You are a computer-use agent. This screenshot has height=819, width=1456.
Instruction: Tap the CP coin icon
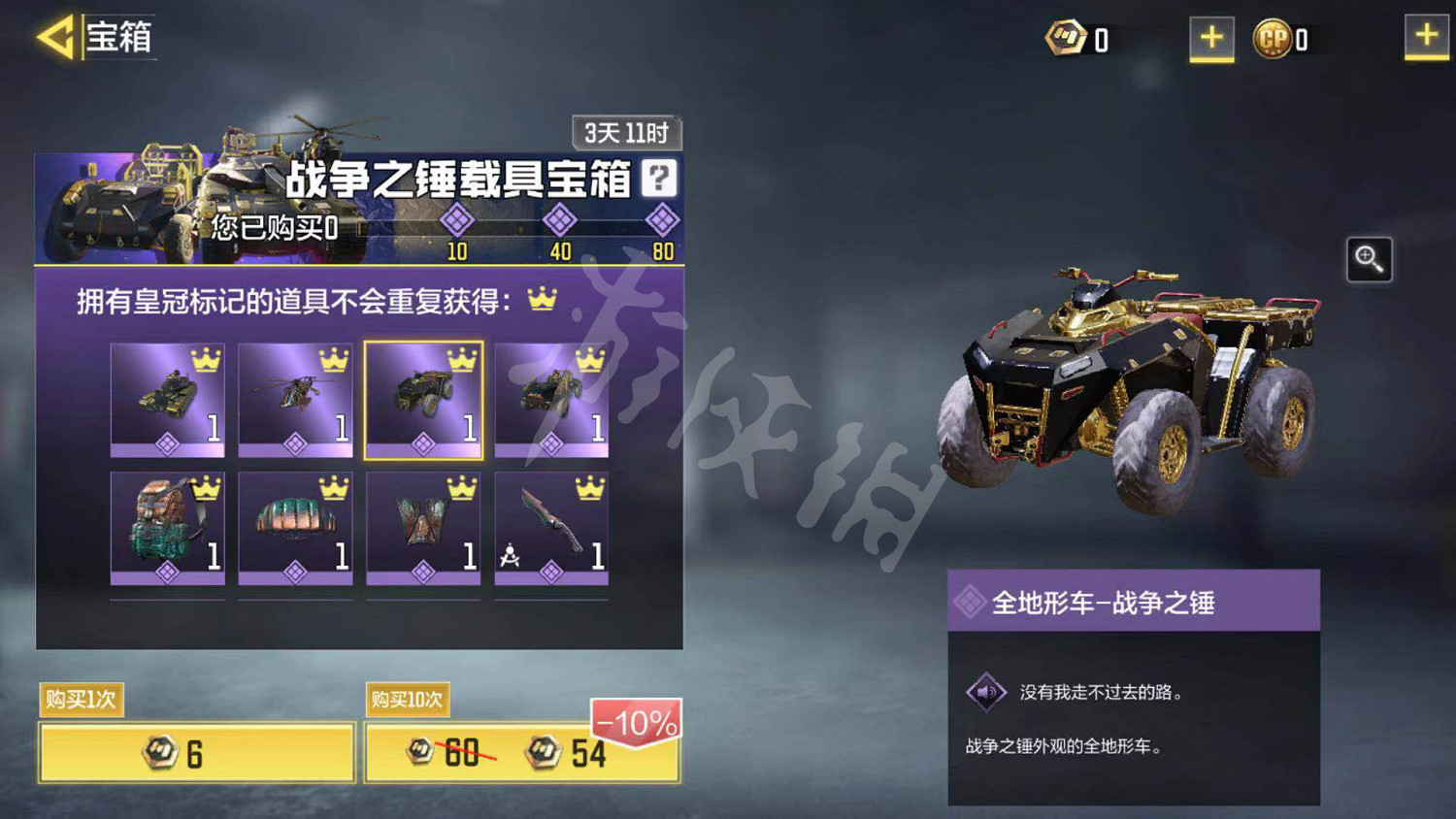1281,37
